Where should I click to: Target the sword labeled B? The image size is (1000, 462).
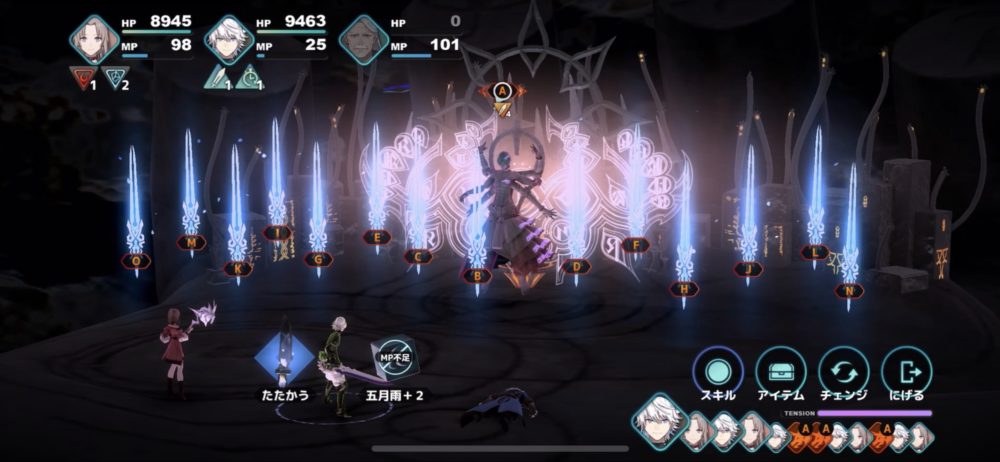477,275
